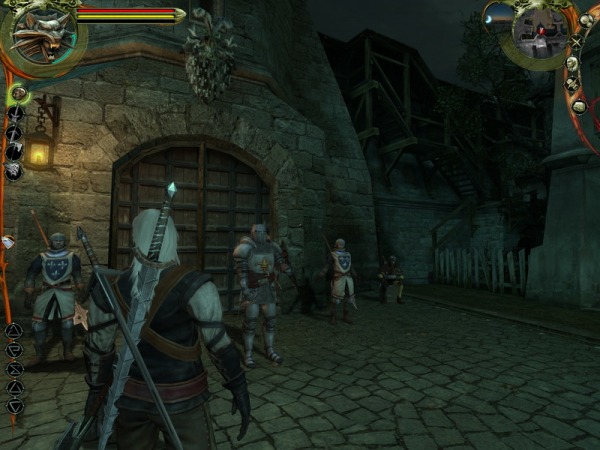Open the quill and scroll icon
The image size is (600, 450).
pos(572,84)
